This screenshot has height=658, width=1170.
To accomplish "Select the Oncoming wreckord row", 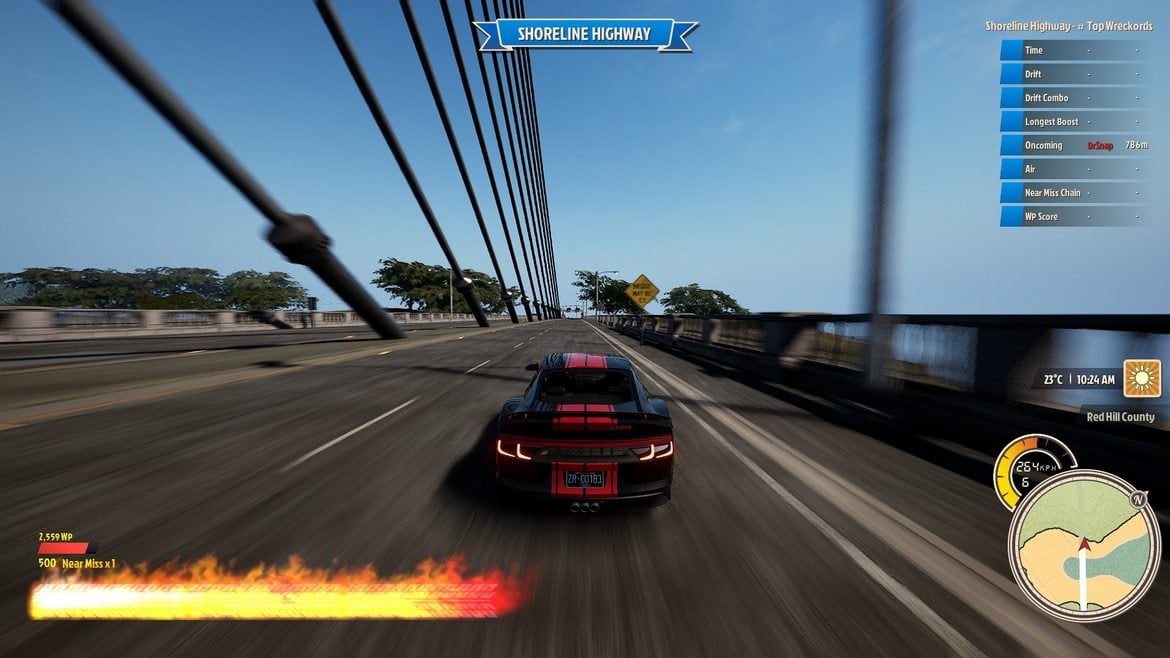I will [1075, 145].
